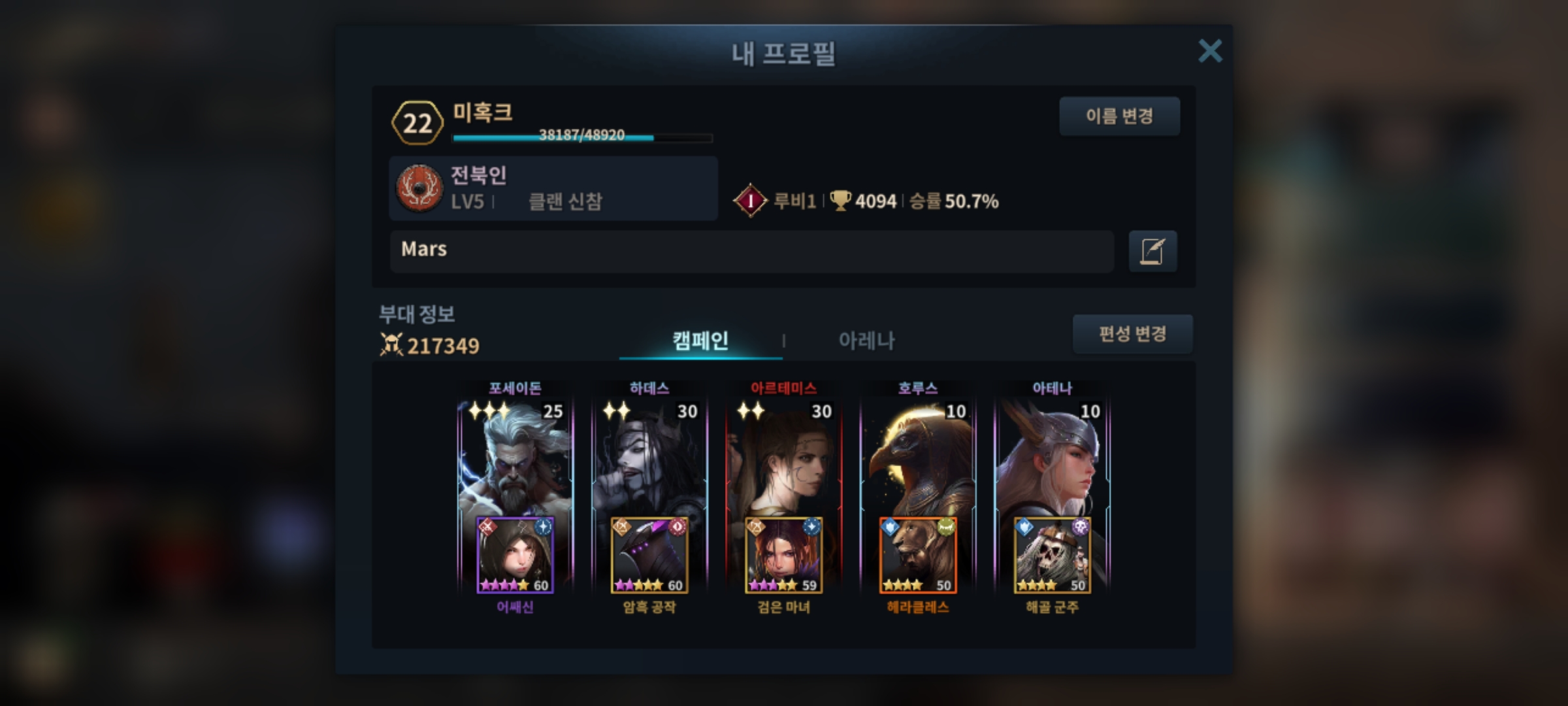View the 검은 마녀 hero portrait
This screenshot has width=1568, height=706.
(x=783, y=555)
